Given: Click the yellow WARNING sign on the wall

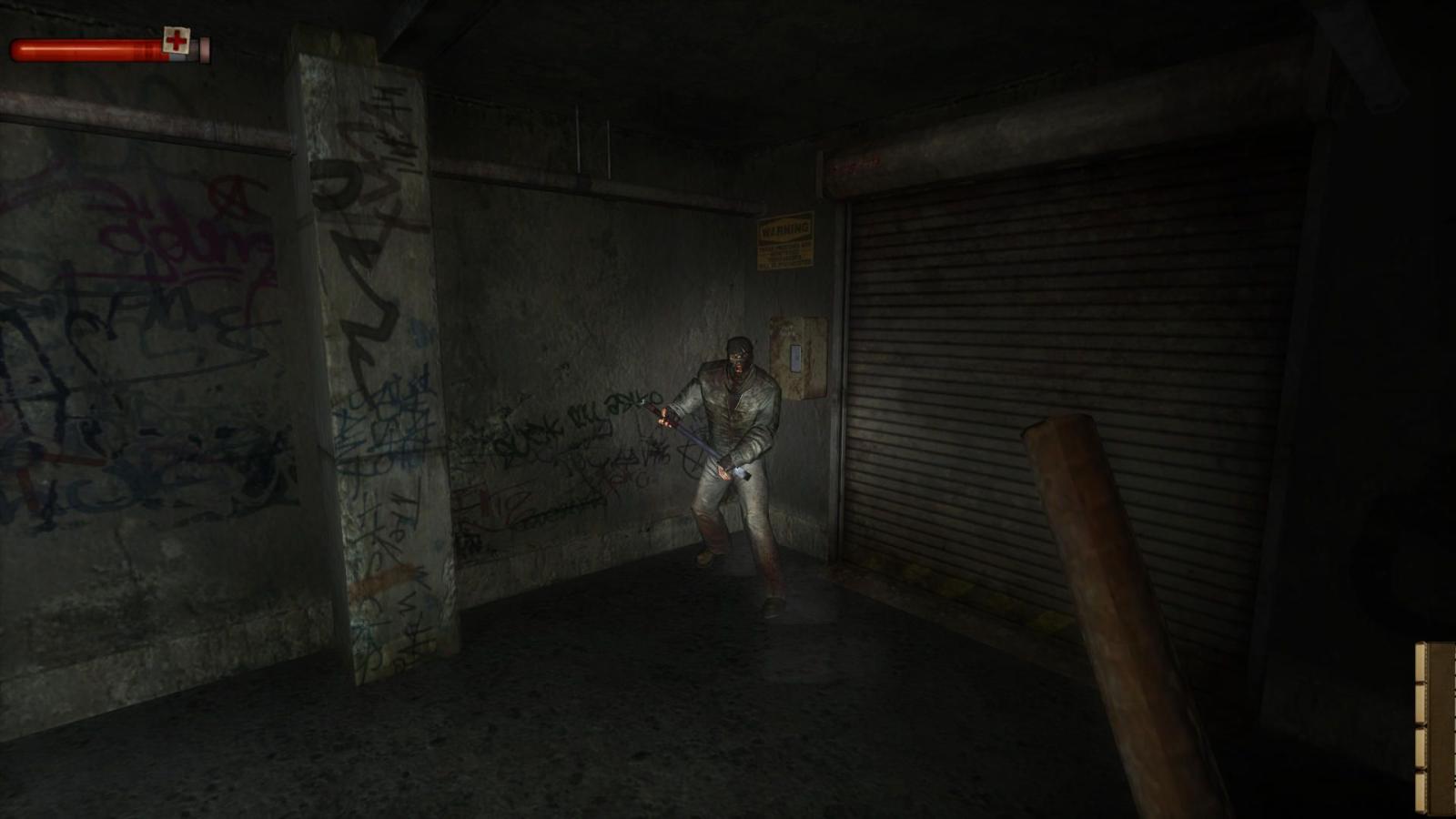Looking at the screenshot, I should tap(784, 240).
